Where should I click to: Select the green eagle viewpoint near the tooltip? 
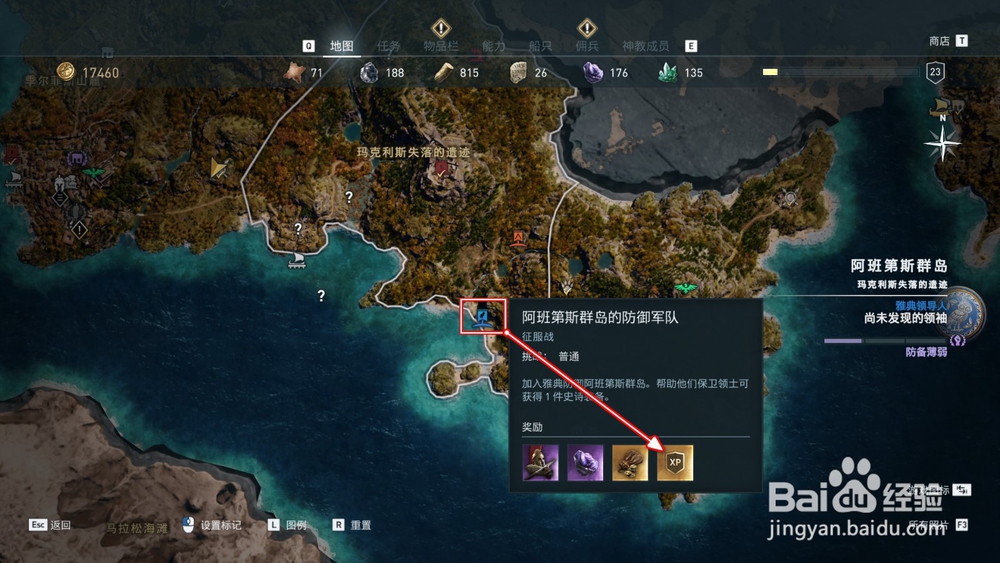point(685,289)
